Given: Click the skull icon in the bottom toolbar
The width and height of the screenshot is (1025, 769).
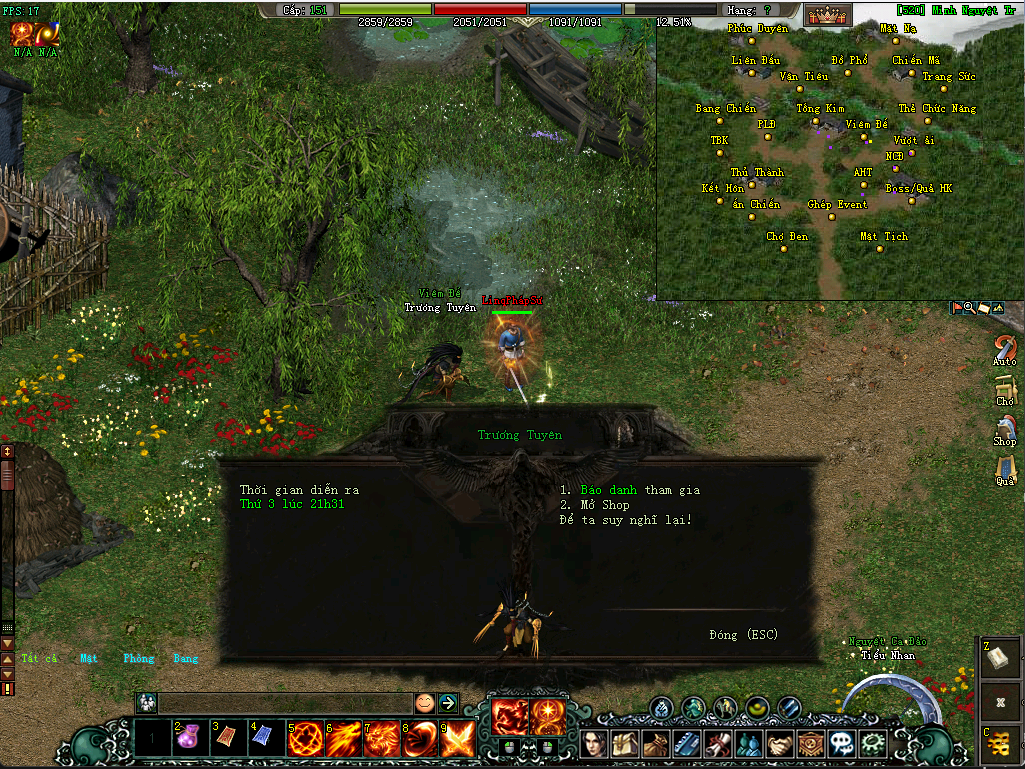Looking at the screenshot, I should (843, 744).
